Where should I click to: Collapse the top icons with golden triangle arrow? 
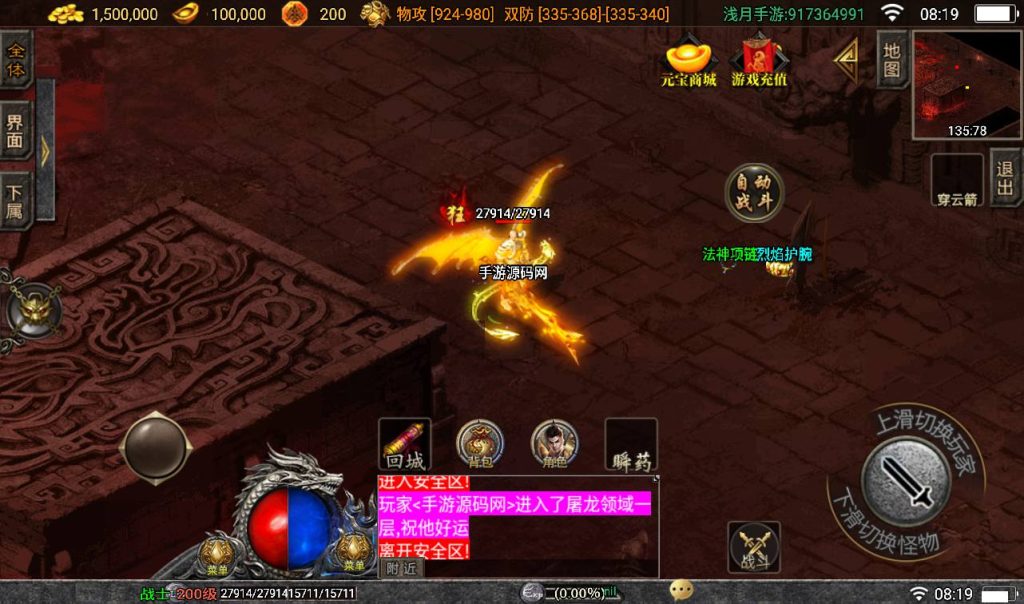point(846,62)
